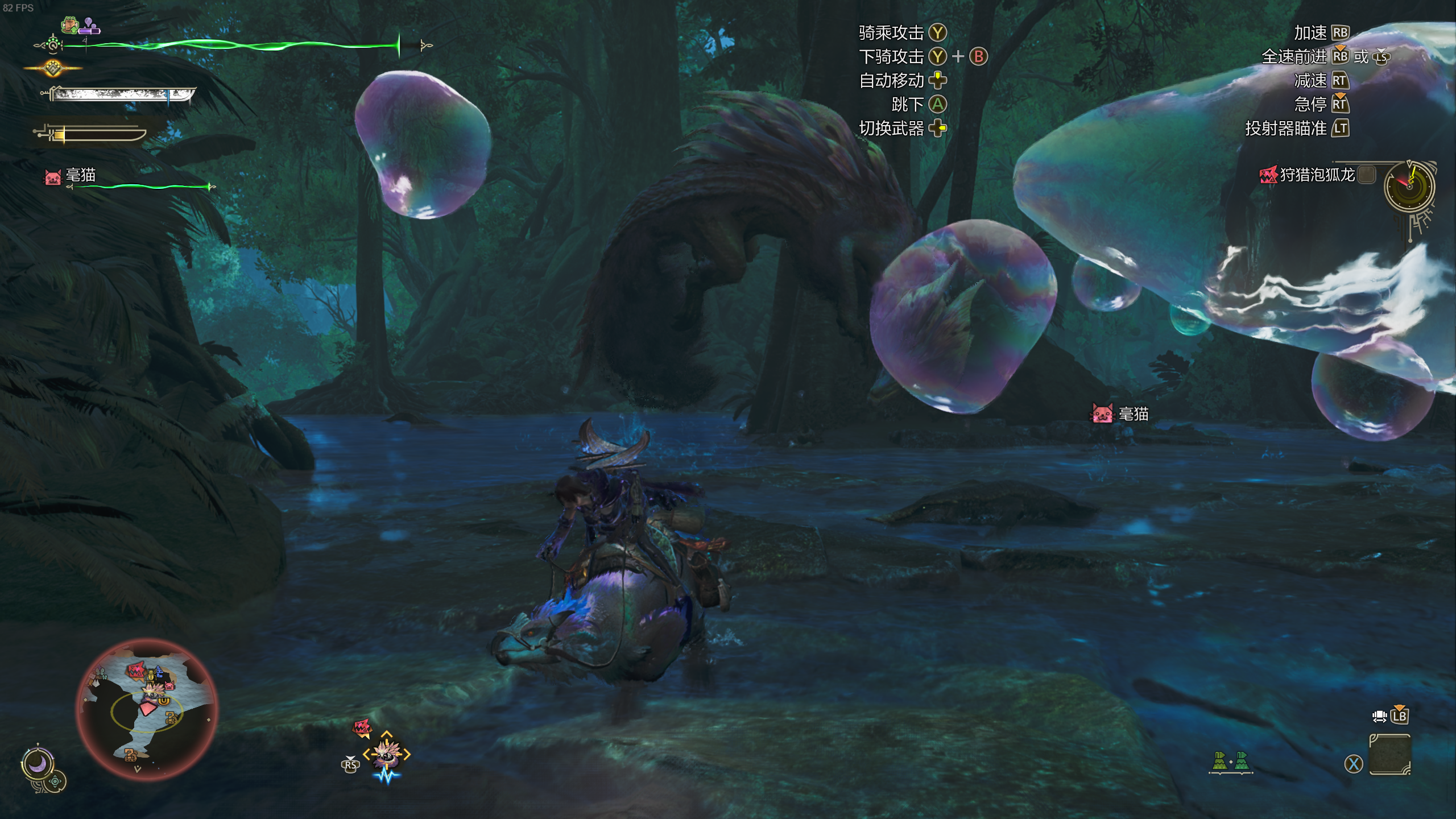Image resolution: width=1456 pixels, height=819 pixels.
Task: Select the 狩猎泡狐龙 quest objective tracker
Action: (1316, 175)
